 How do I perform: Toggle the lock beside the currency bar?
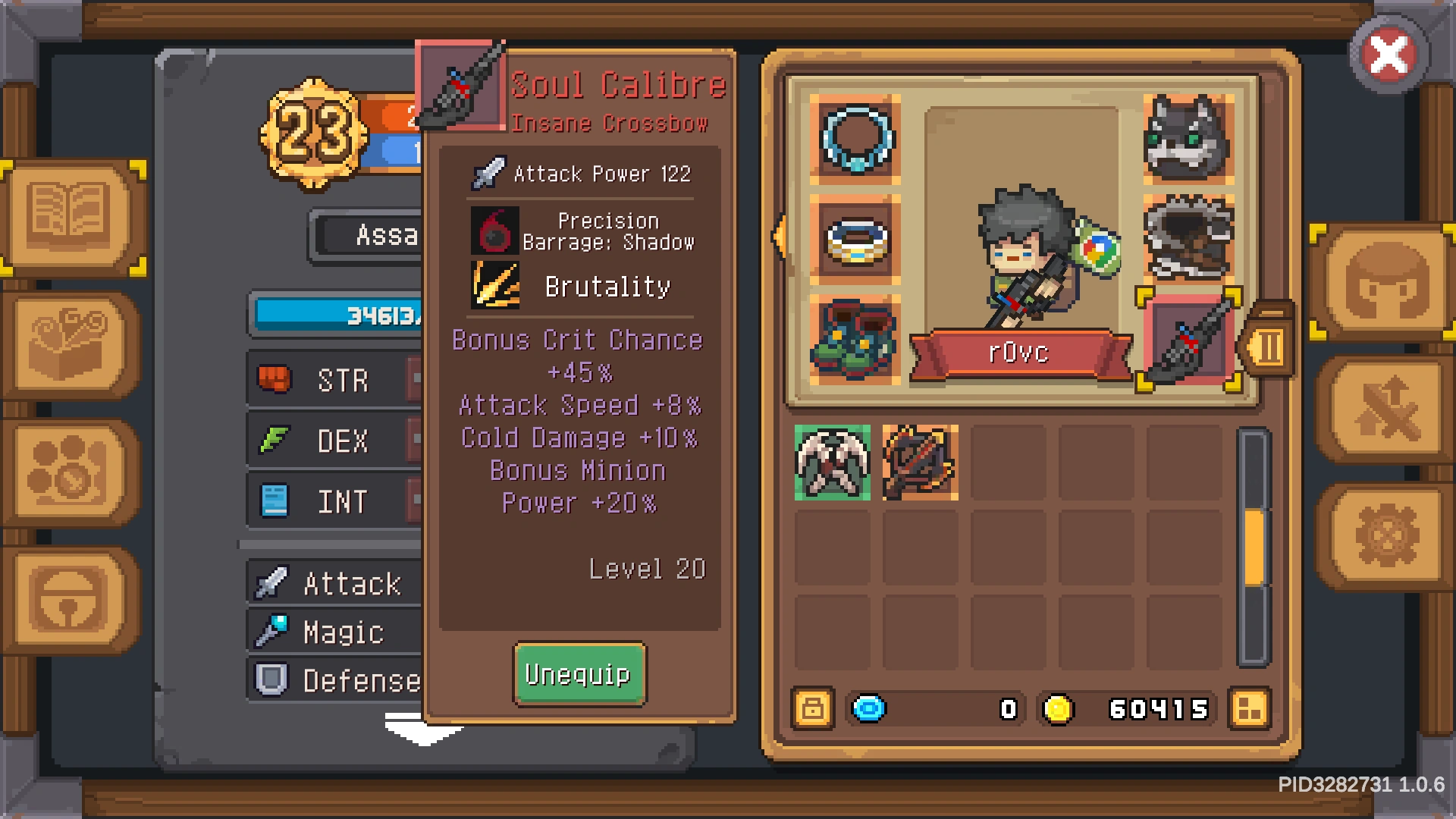[813, 709]
